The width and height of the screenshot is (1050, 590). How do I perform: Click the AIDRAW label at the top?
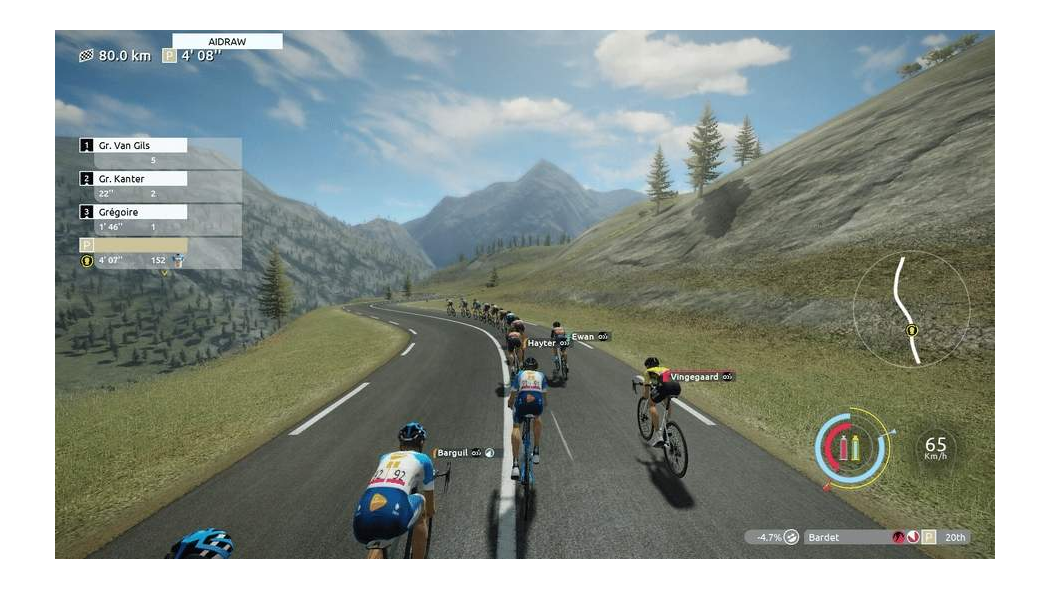[227, 42]
